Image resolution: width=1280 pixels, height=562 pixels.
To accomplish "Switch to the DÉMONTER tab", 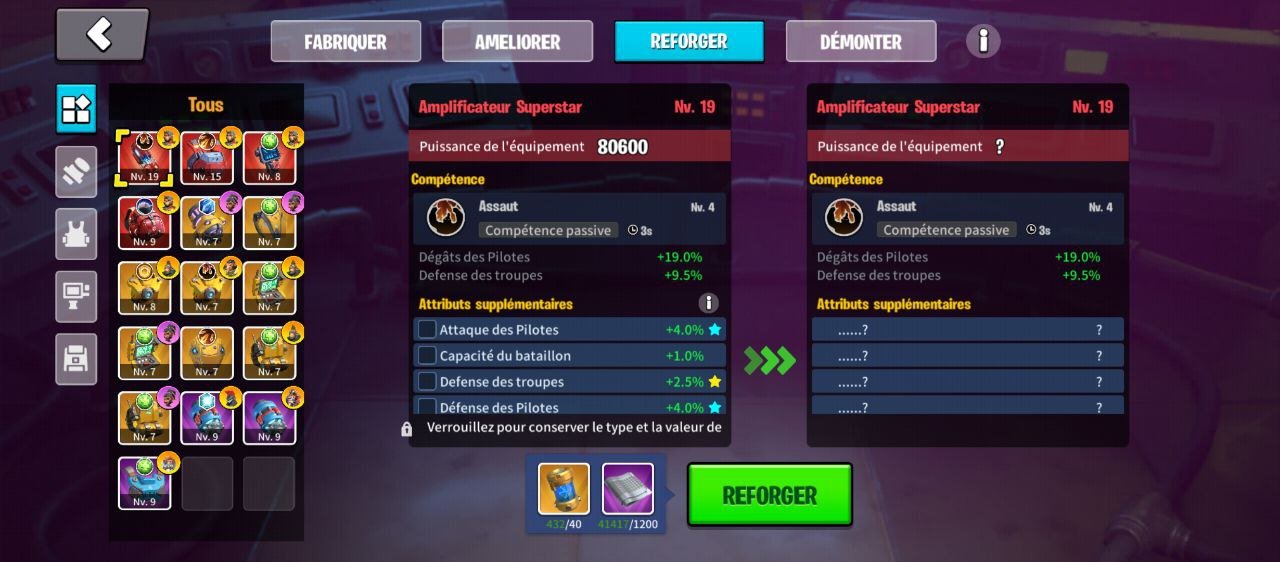I will click(861, 42).
